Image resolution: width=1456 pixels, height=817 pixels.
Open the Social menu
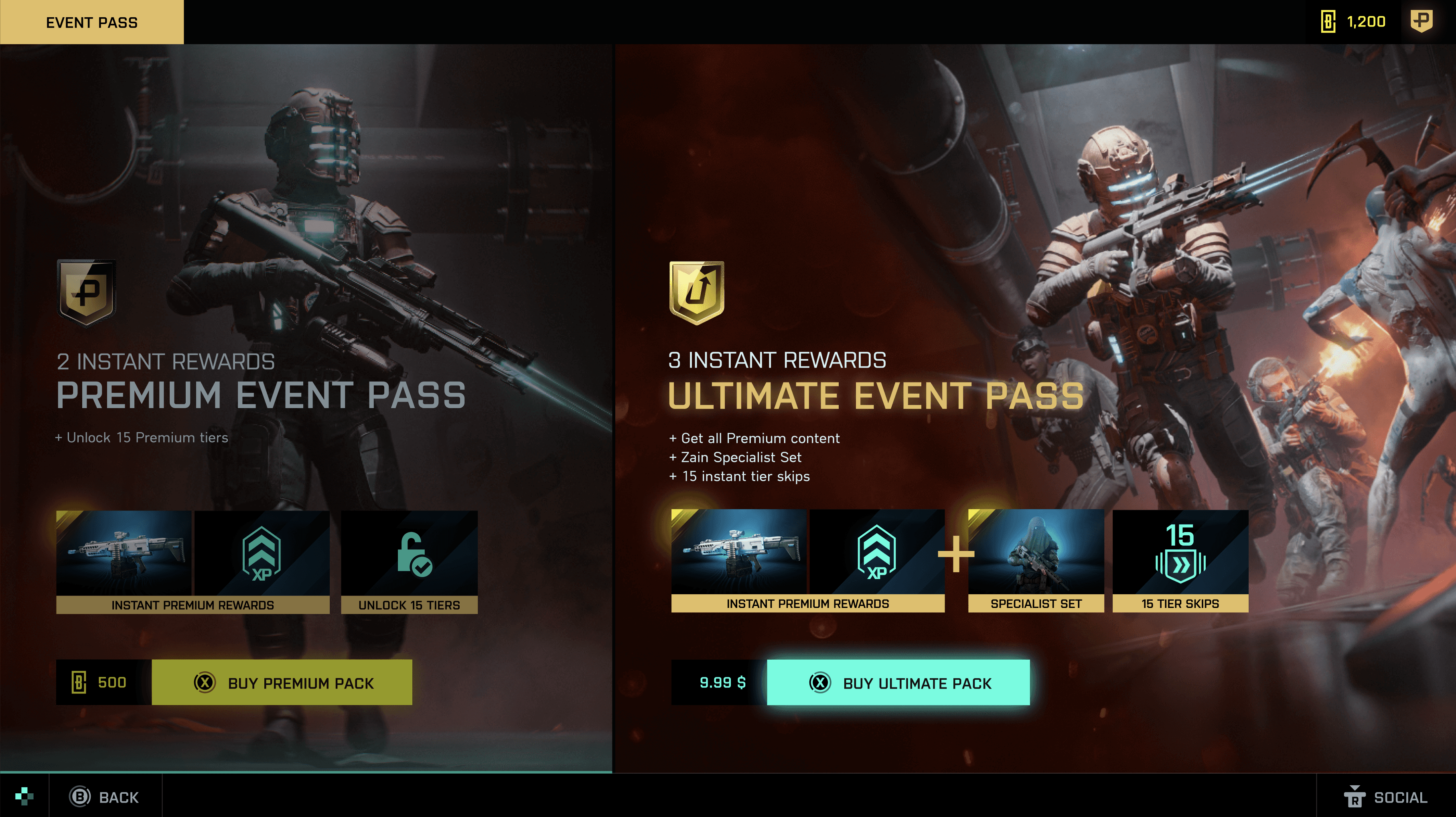click(x=1386, y=797)
